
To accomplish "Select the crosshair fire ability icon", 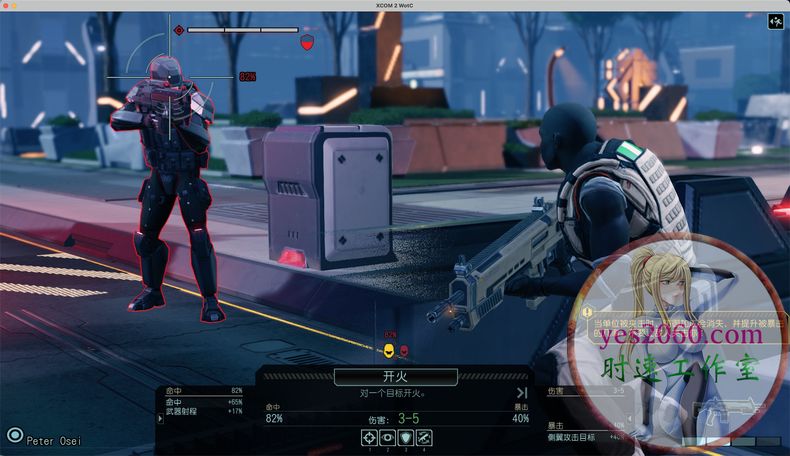I will pyautogui.click(x=370, y=437).
